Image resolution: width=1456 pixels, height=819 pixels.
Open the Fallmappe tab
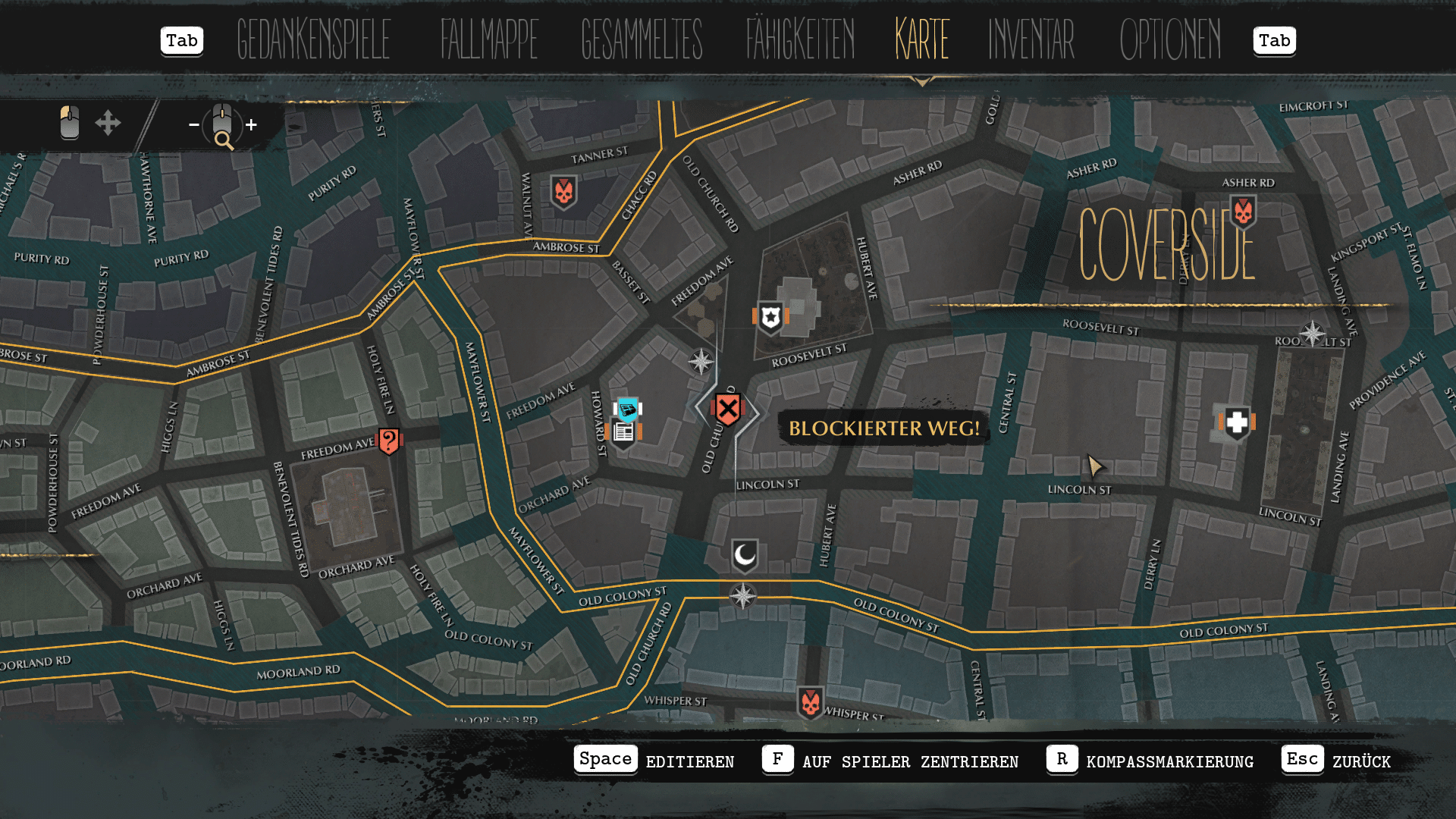pyautogui.click(x=489, y=39)
